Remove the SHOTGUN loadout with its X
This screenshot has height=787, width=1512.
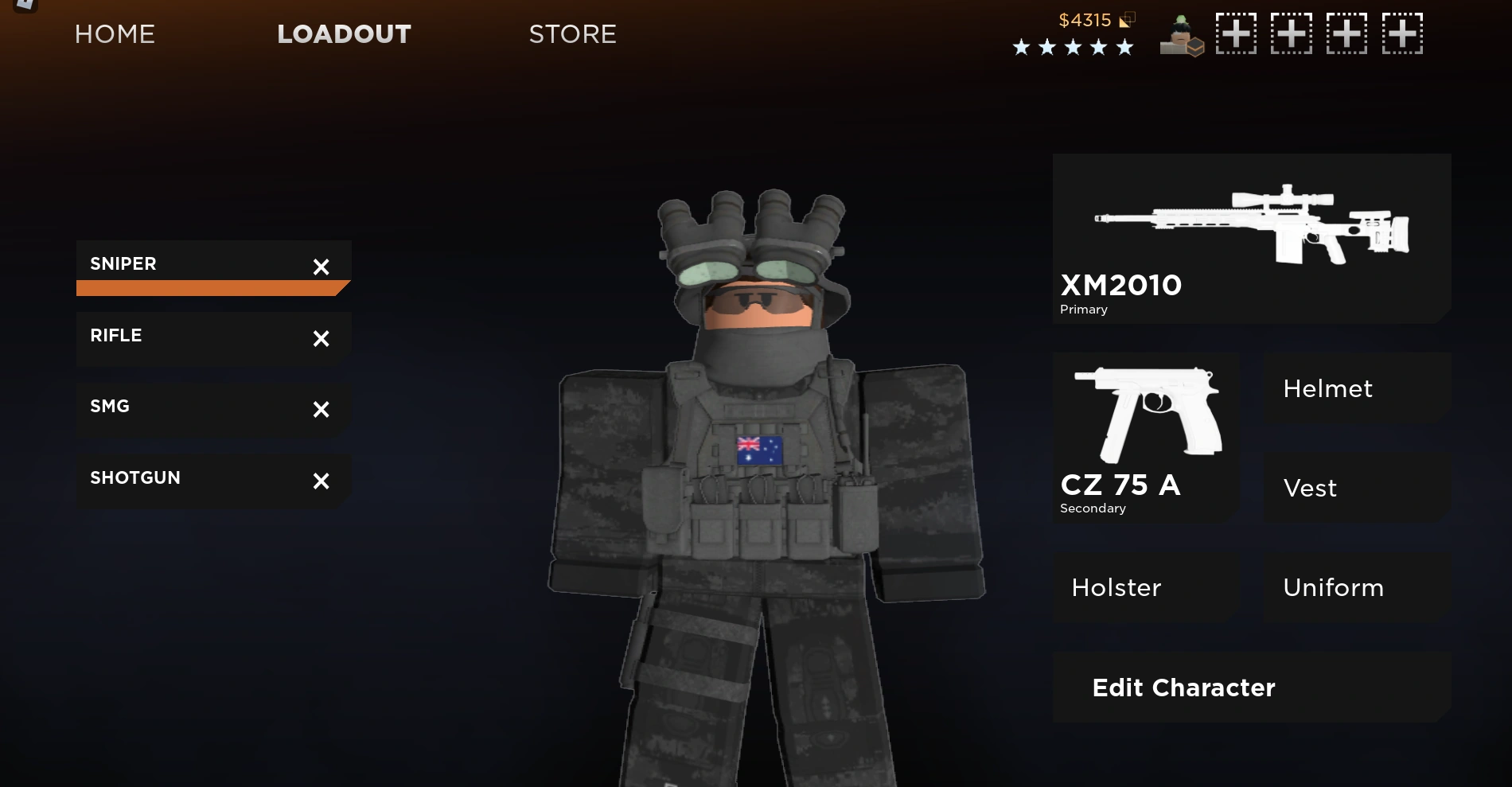(x=321, y=481)
